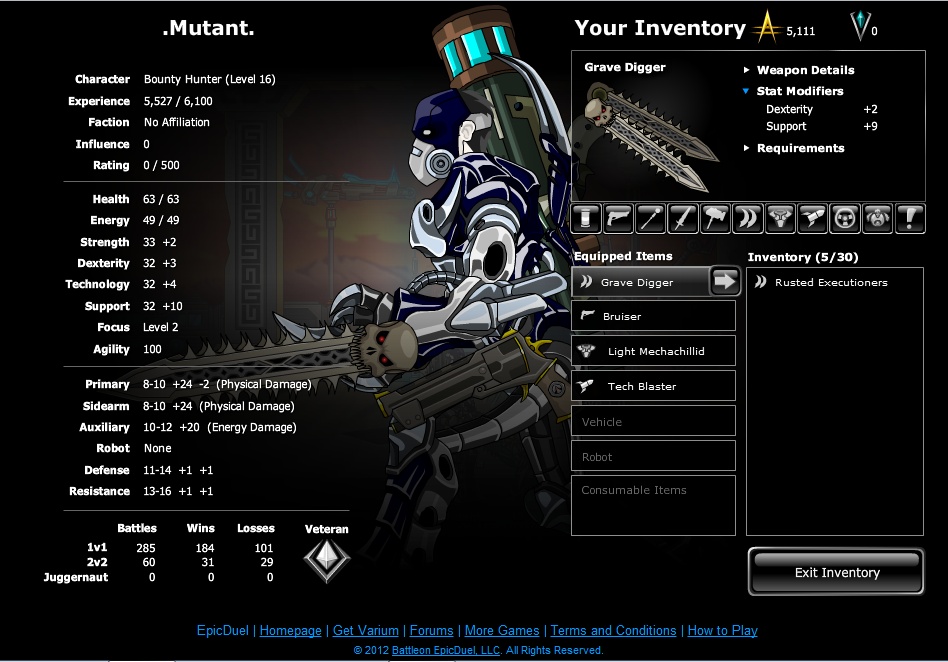Filter by the exclamation mark icon
Image resolution: width=948 pixels, height=662 pixels.
point(909,218)
